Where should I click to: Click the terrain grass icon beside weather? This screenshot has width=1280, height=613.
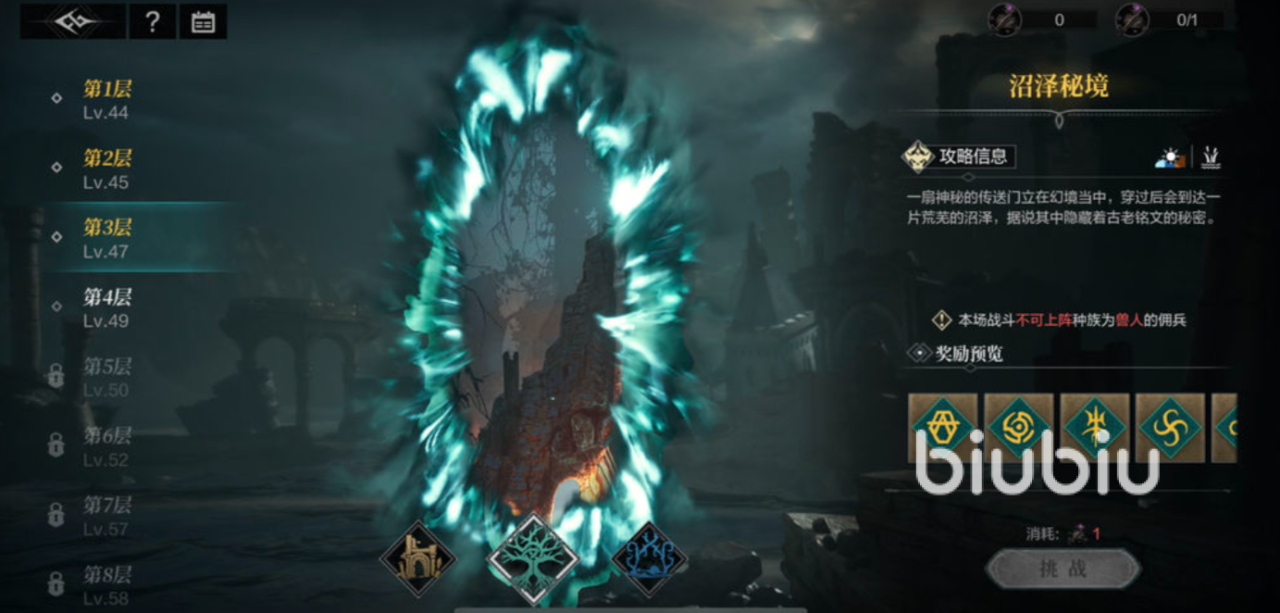[1211, 157]
